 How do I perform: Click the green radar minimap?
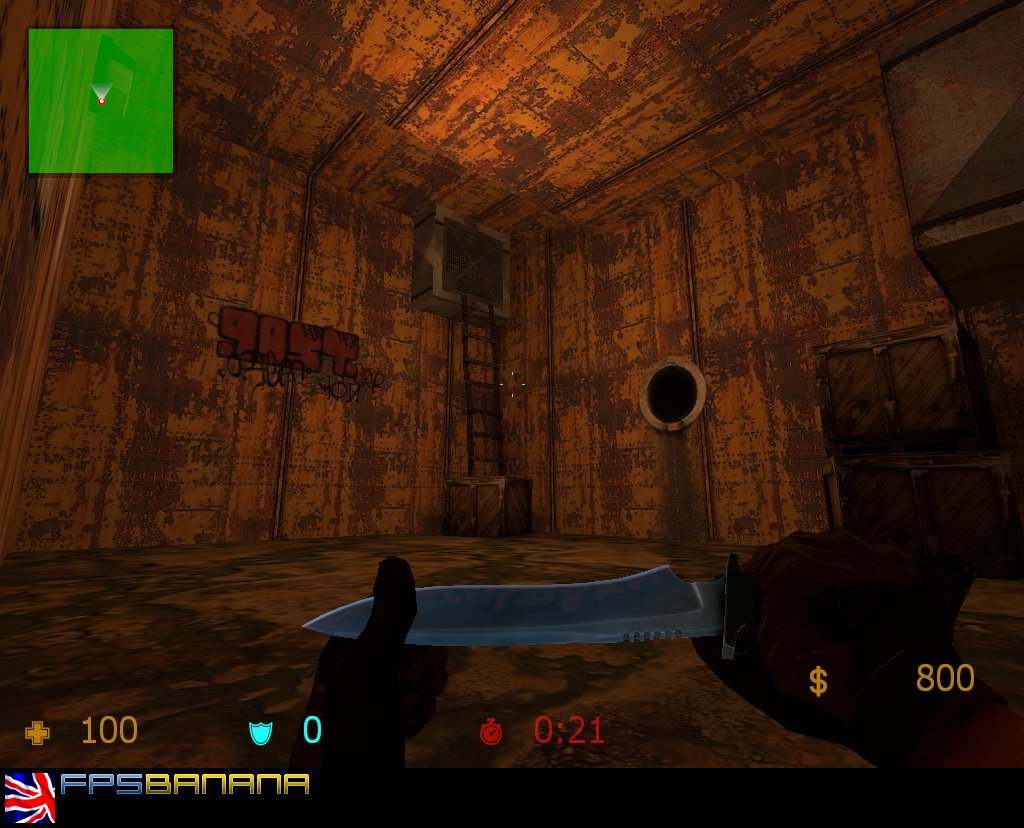(101, 101)
